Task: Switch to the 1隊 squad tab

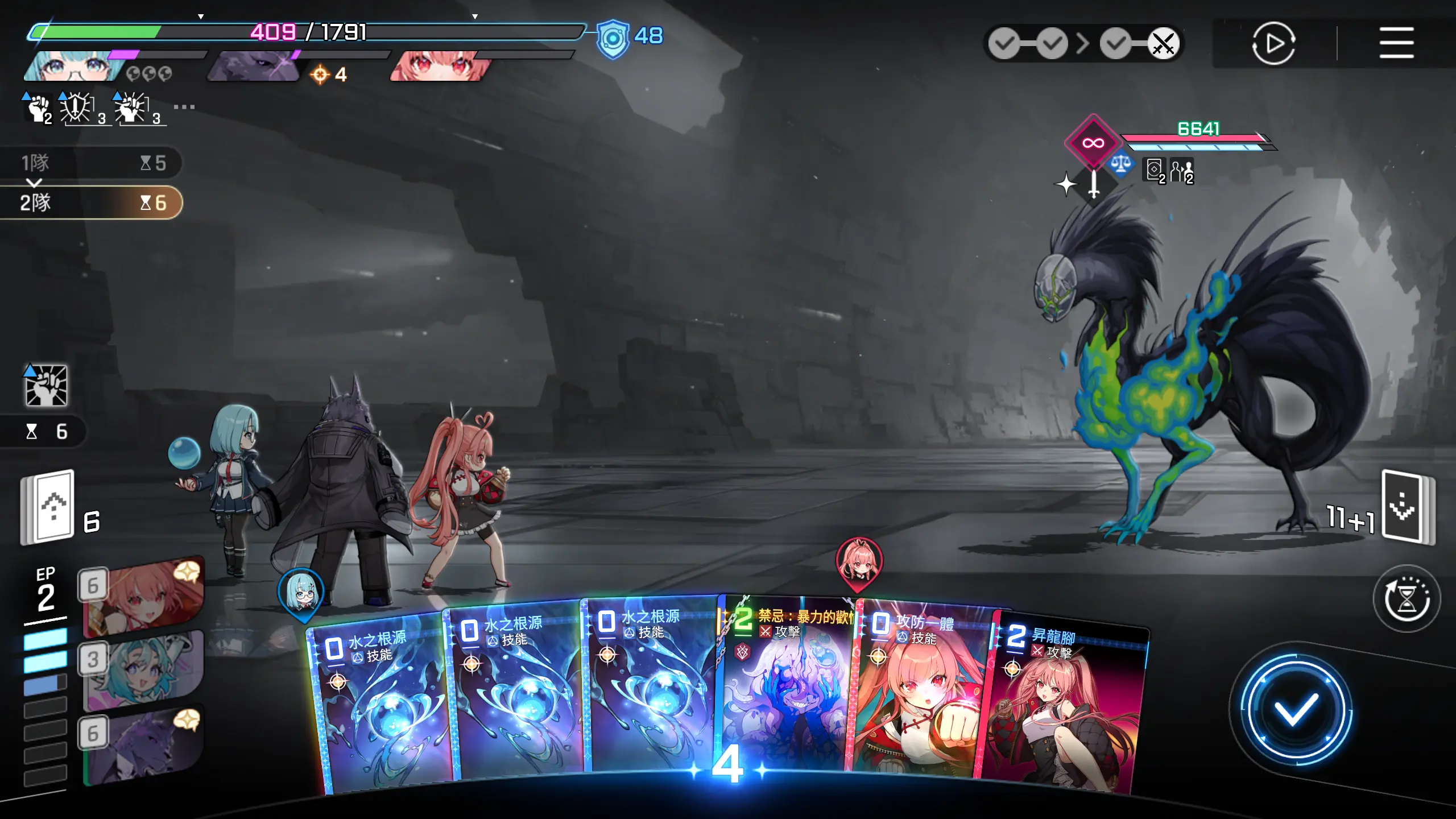Action: tap(91, 163)
